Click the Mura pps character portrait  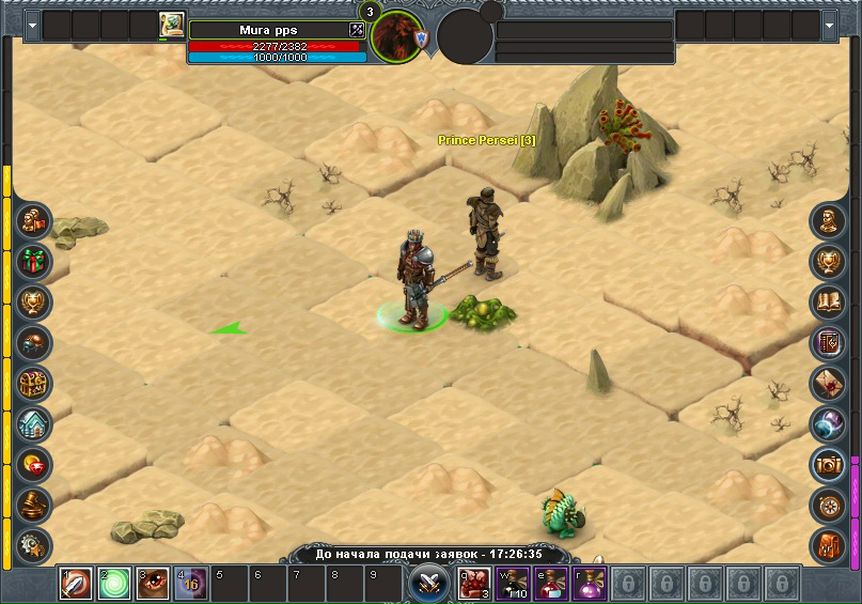[x=396, y=38]
